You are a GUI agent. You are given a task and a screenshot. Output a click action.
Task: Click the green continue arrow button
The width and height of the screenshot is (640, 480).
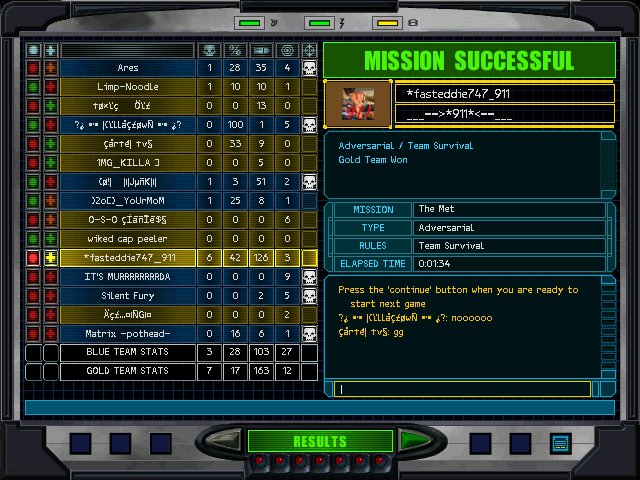point(414,441)
